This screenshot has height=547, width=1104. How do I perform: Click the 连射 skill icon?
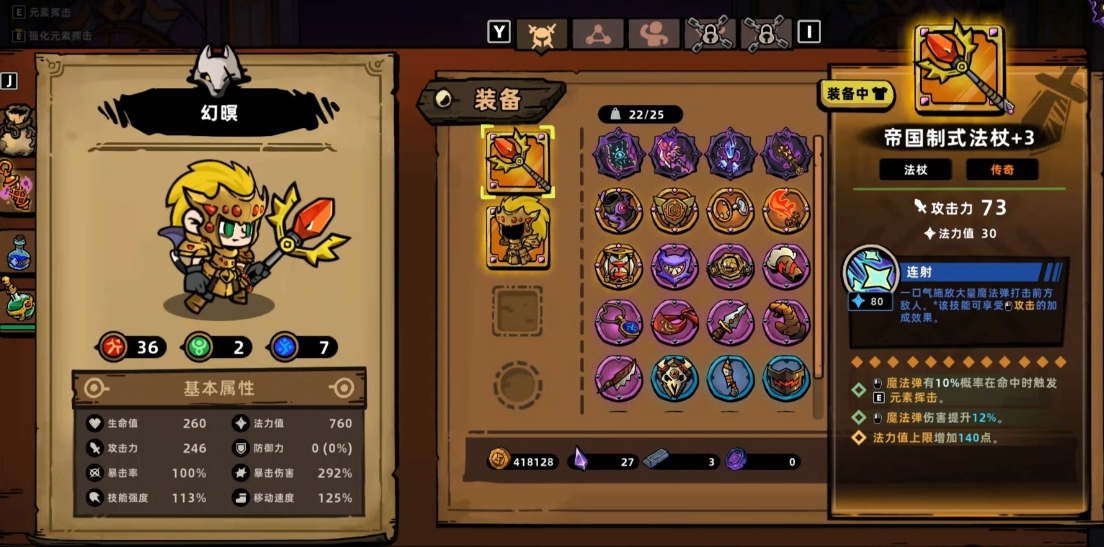(871, 275)
